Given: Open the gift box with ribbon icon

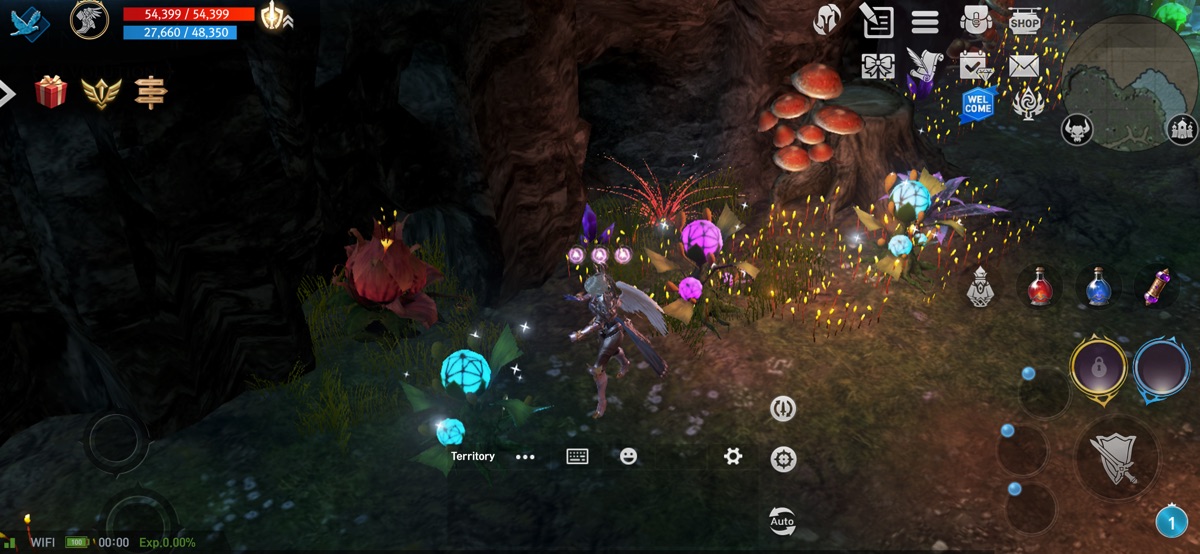Looking at the screenshot, I should (x=877, y=66).
